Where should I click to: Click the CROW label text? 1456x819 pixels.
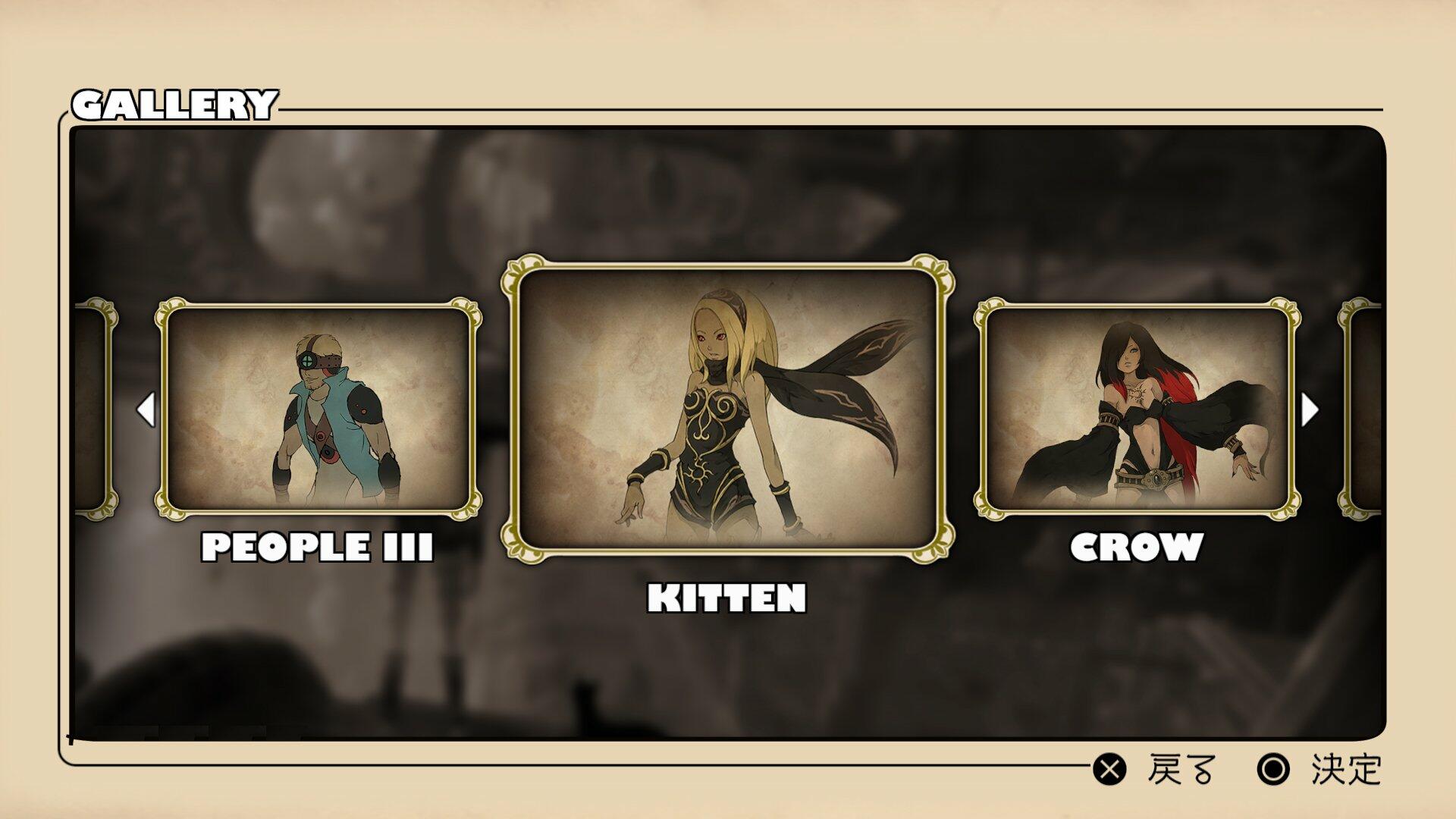[x=1137, y=544]
